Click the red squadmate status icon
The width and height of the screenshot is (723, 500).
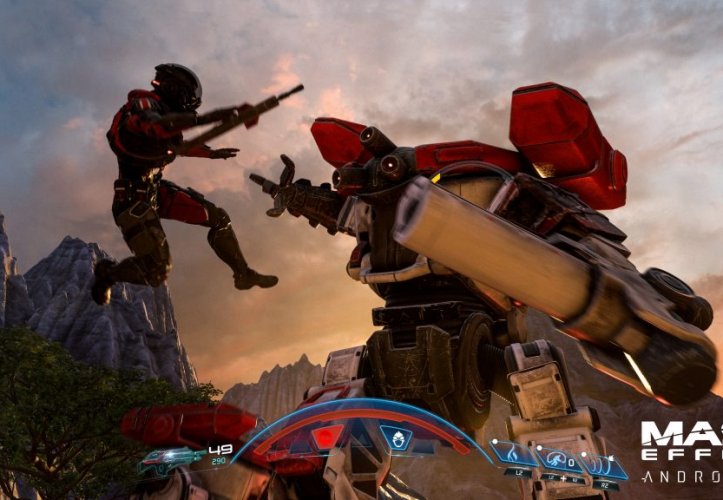pos(327,437)
